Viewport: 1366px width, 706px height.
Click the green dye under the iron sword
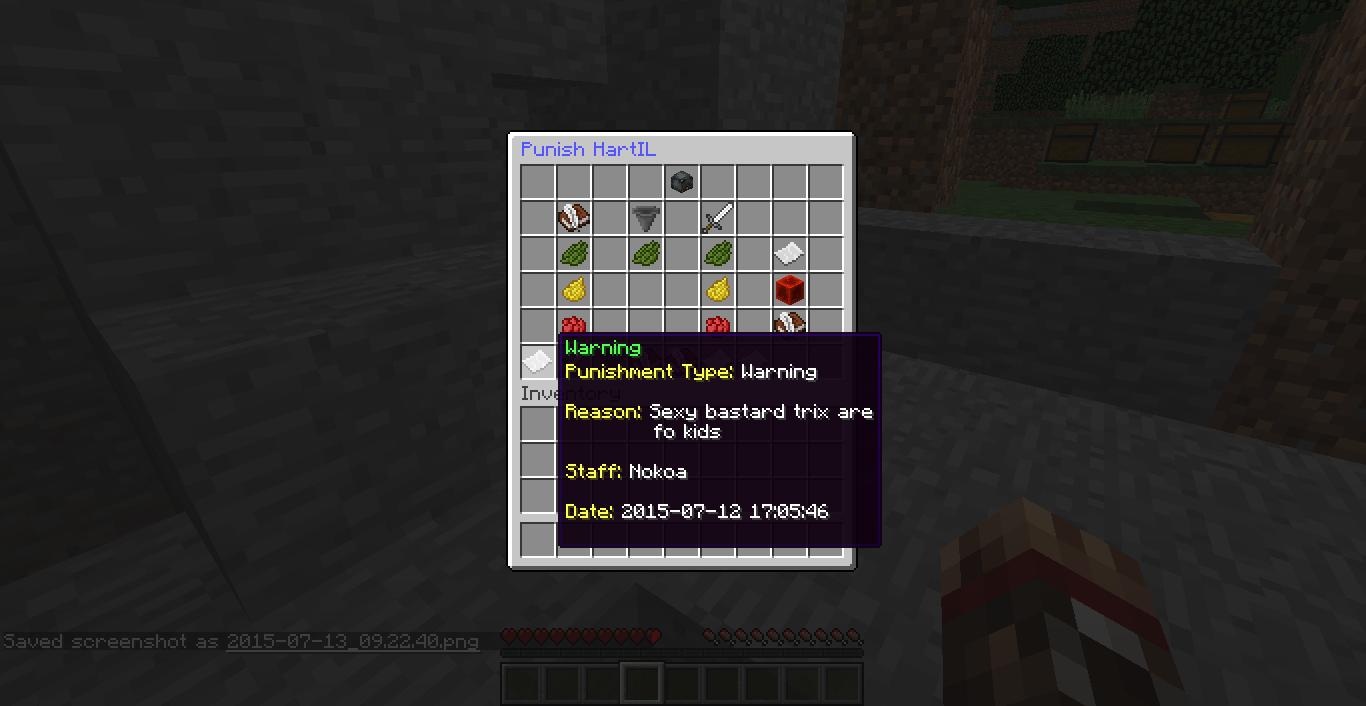pos(717,254)
